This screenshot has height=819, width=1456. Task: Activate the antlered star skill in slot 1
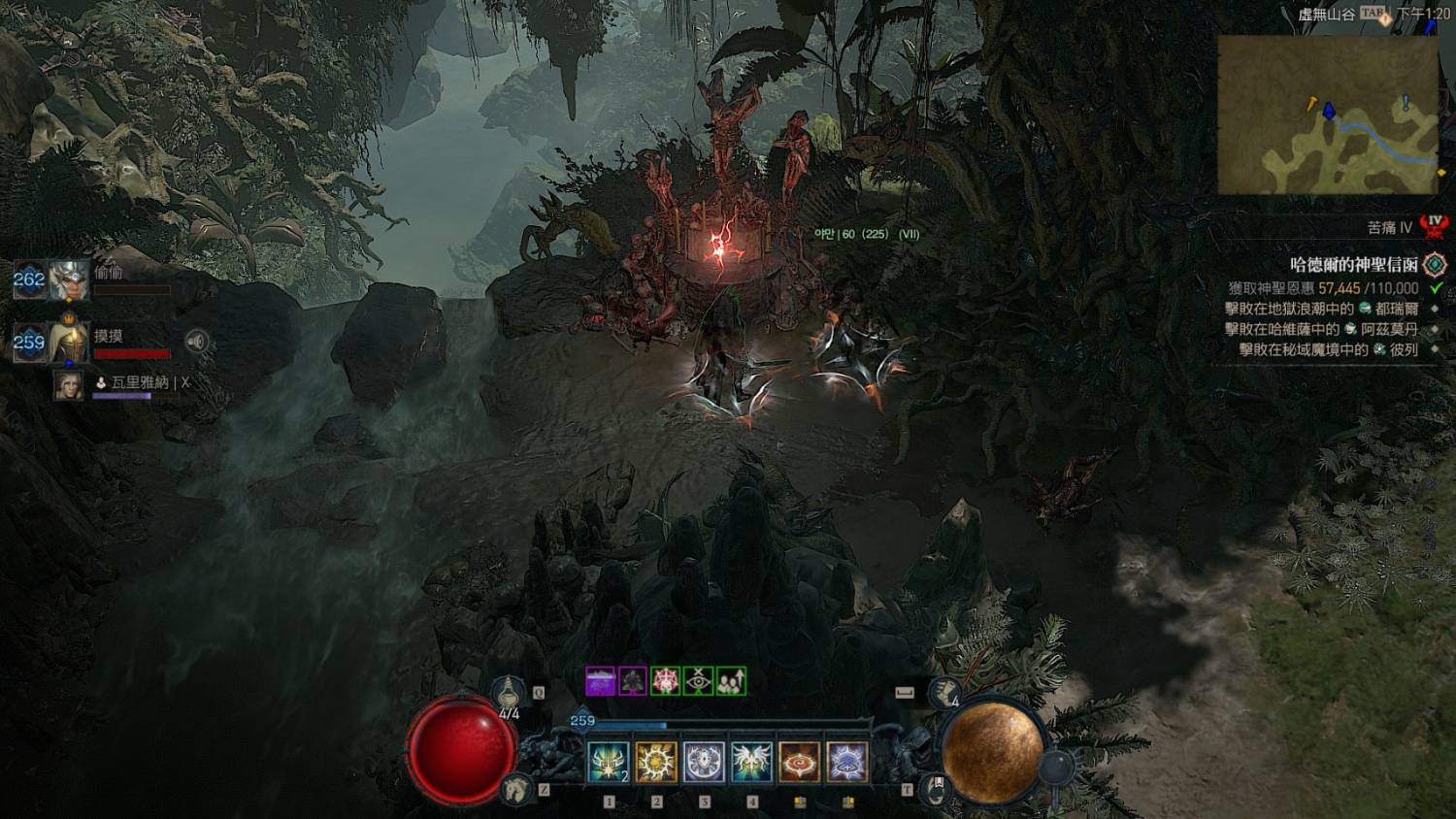609,763
